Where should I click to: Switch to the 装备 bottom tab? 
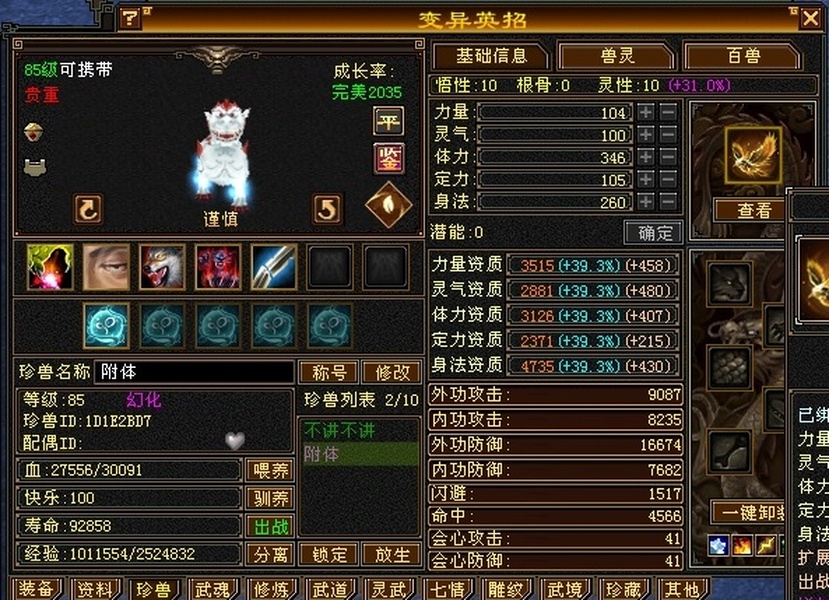[x=35, y=589]
